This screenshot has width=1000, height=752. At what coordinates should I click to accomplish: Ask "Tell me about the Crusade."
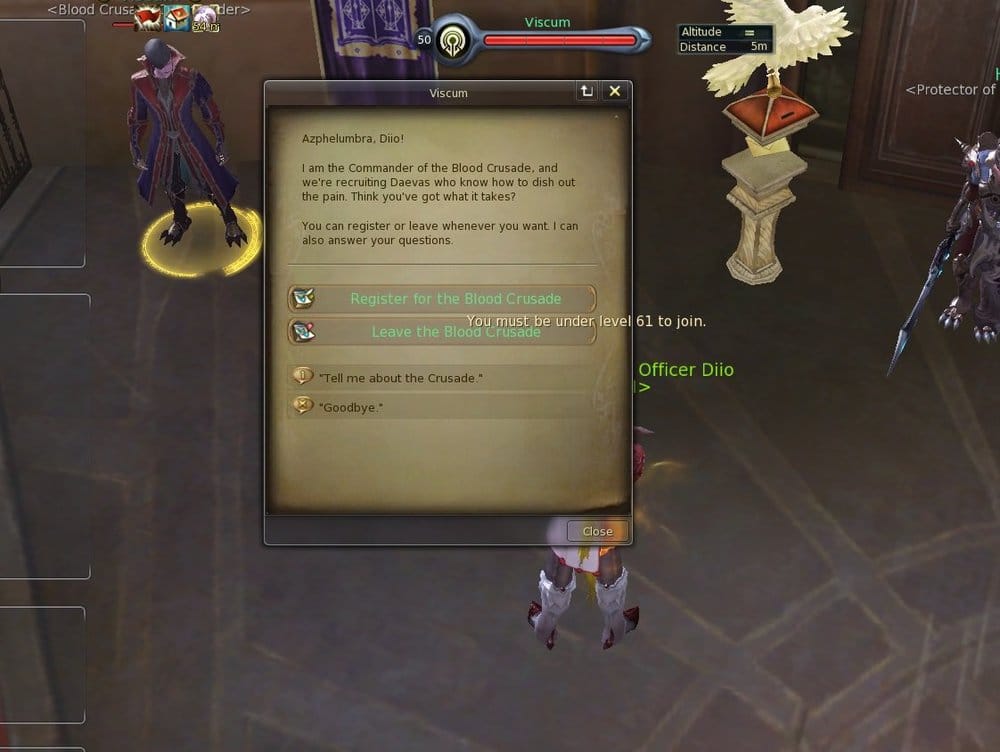point(400,378)
